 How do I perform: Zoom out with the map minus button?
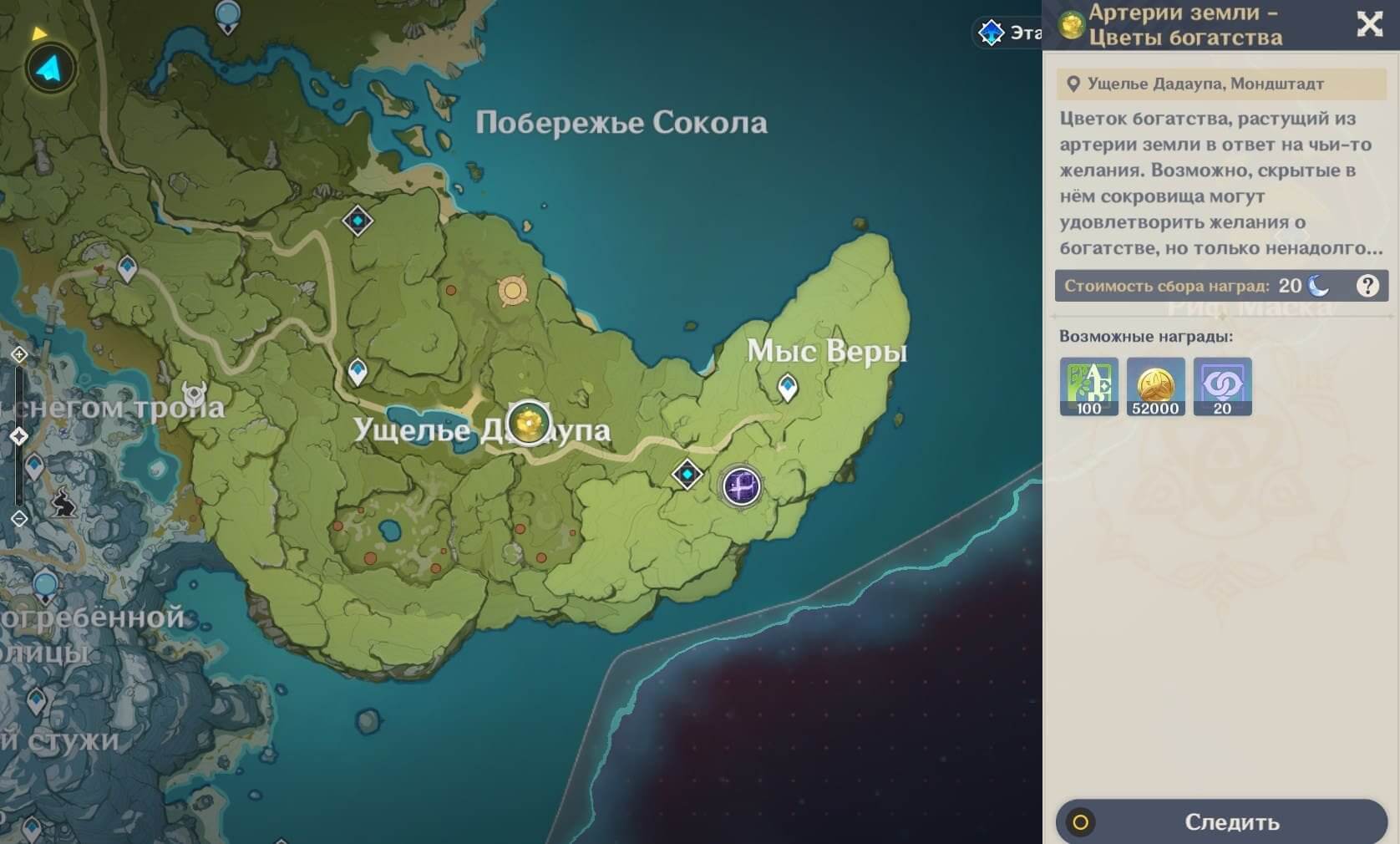coord(19,519)
